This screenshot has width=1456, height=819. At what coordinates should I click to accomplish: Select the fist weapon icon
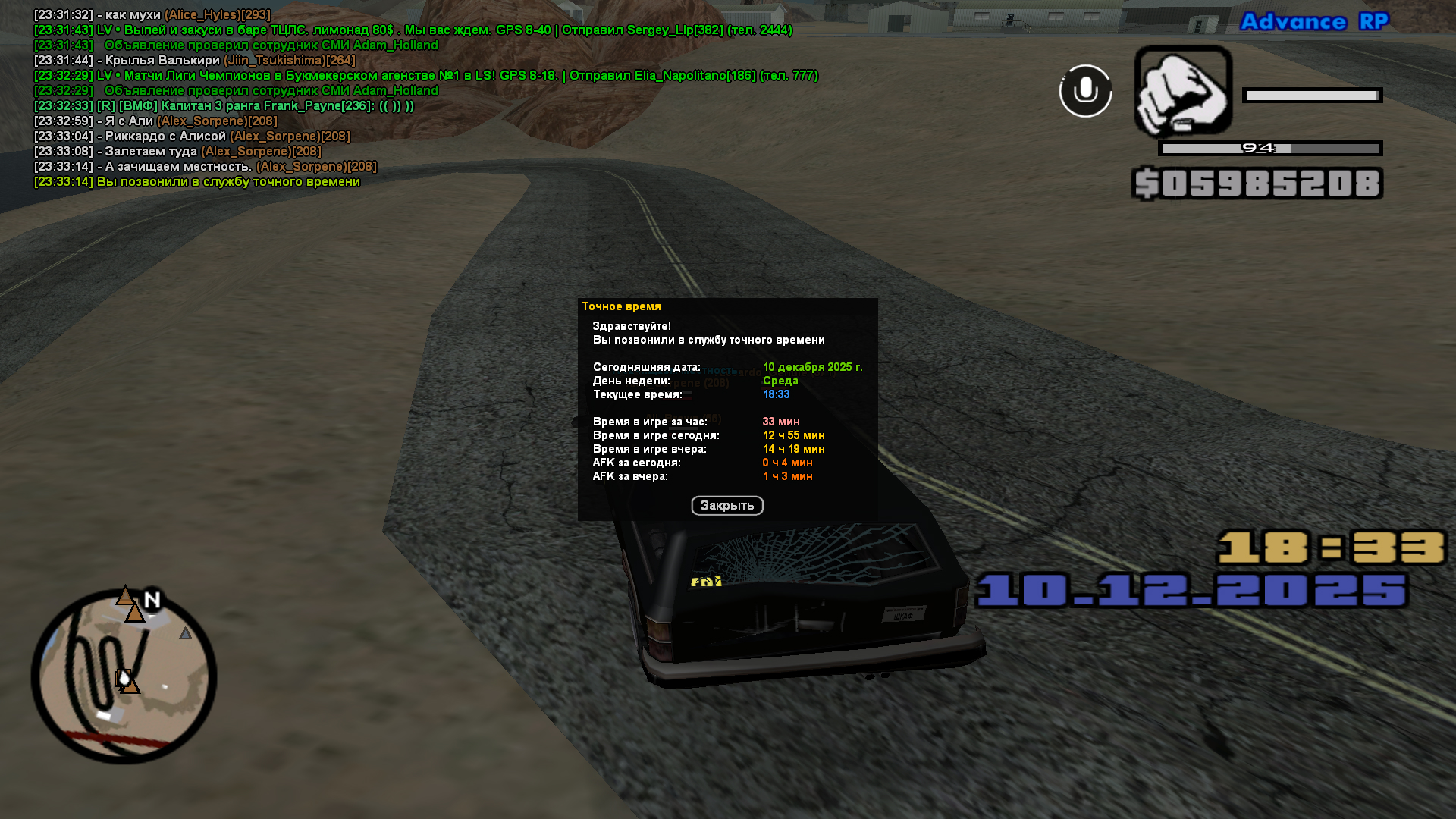pos(1183,91)
